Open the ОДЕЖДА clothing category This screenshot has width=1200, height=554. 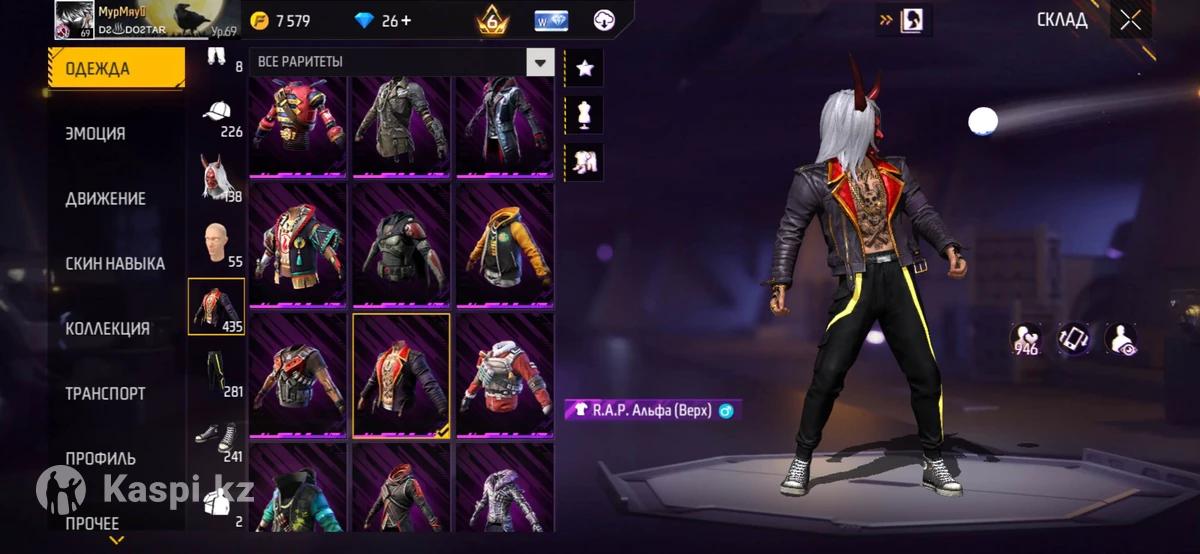(116, 69)
